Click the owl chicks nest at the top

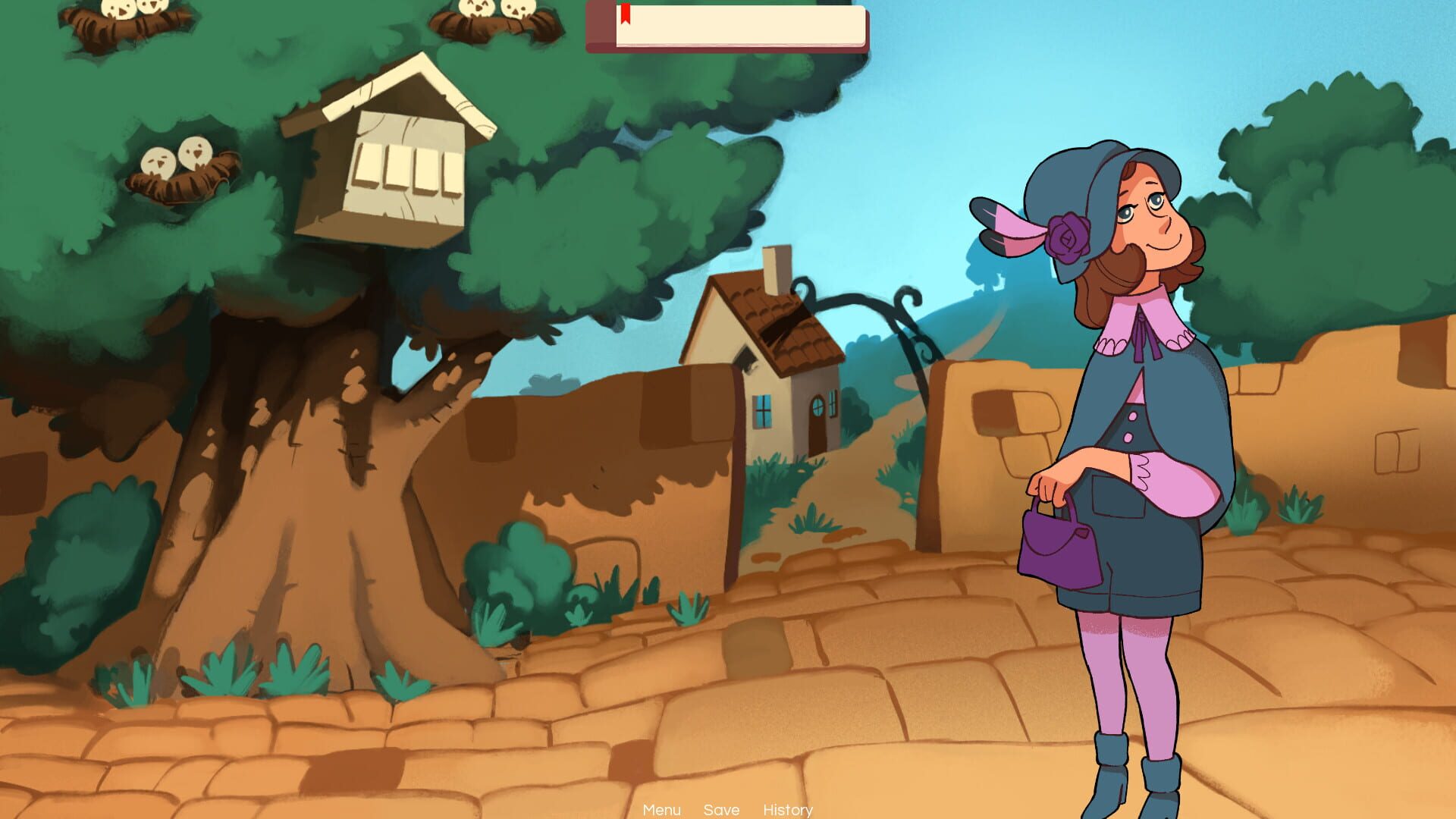tap(493, 15)
